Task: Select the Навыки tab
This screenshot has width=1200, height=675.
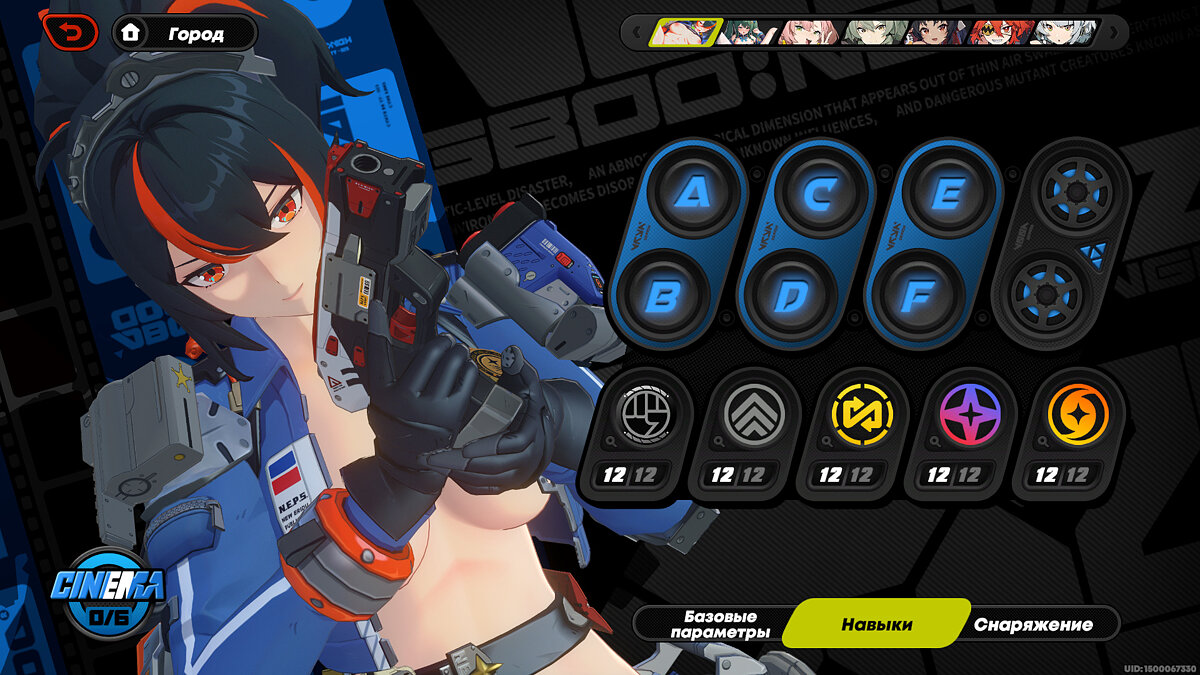Action: pyautogui.click(x=876, y=625)
